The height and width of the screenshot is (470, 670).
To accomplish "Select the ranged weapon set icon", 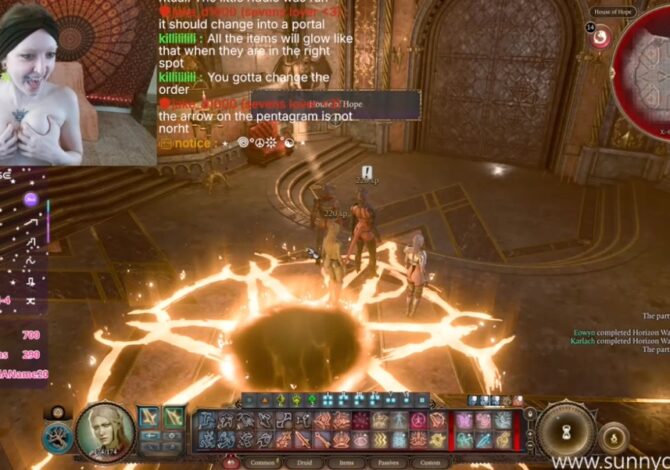I will click(174, 417).
